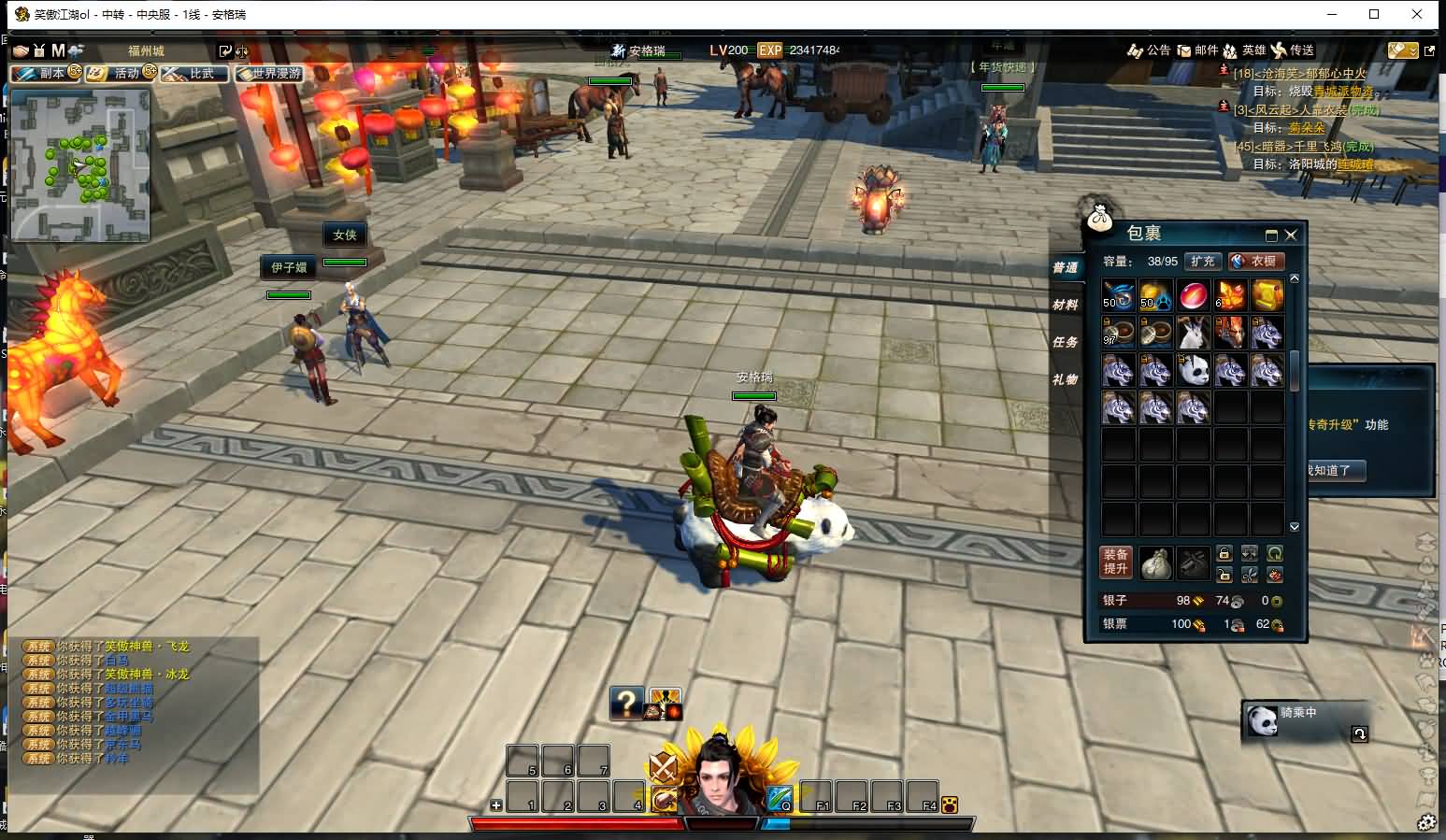Click the 传送 teleport button
The height and width of the screenshot is (840, 1446).
pyautogui.click(x=1293, y=50)
